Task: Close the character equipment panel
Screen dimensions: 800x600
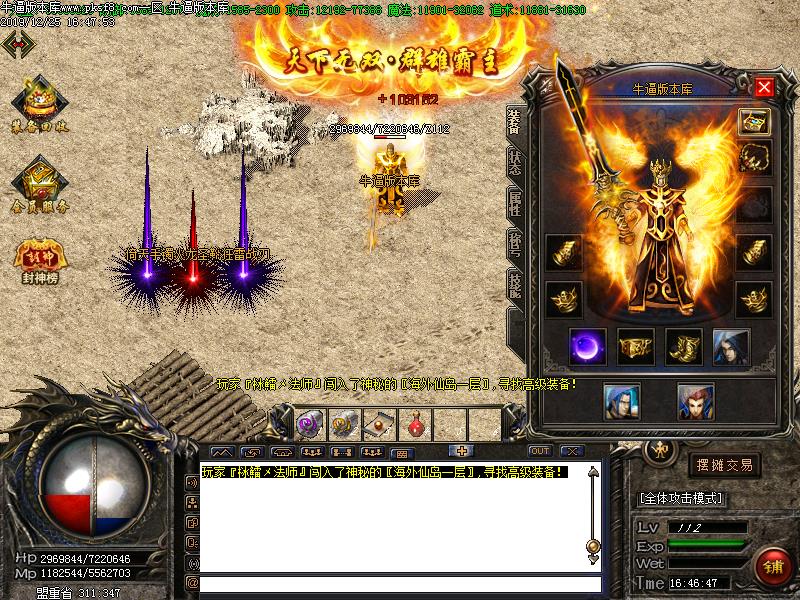Action: 765,87
